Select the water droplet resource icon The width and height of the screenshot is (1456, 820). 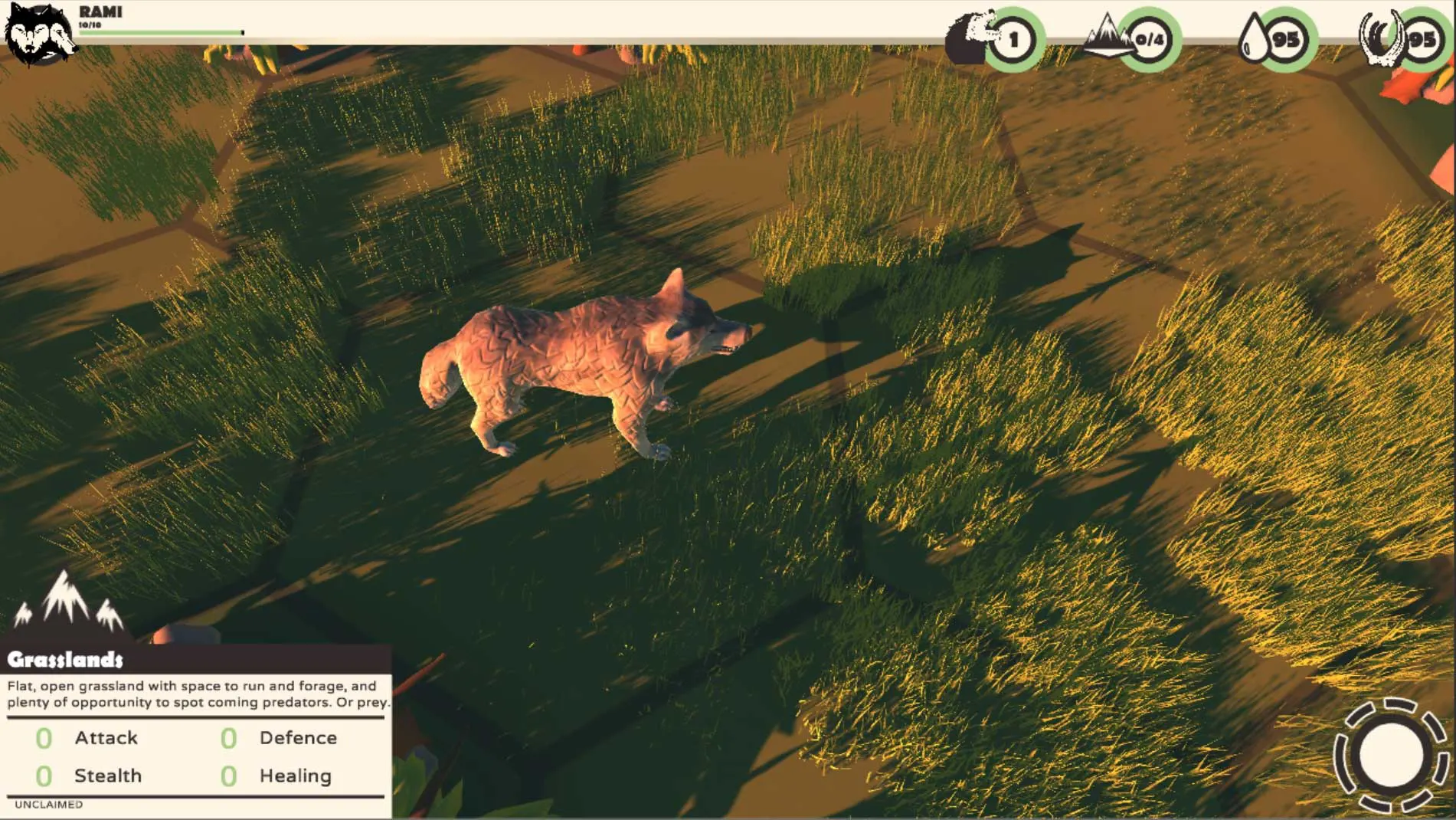point(1253,39)
